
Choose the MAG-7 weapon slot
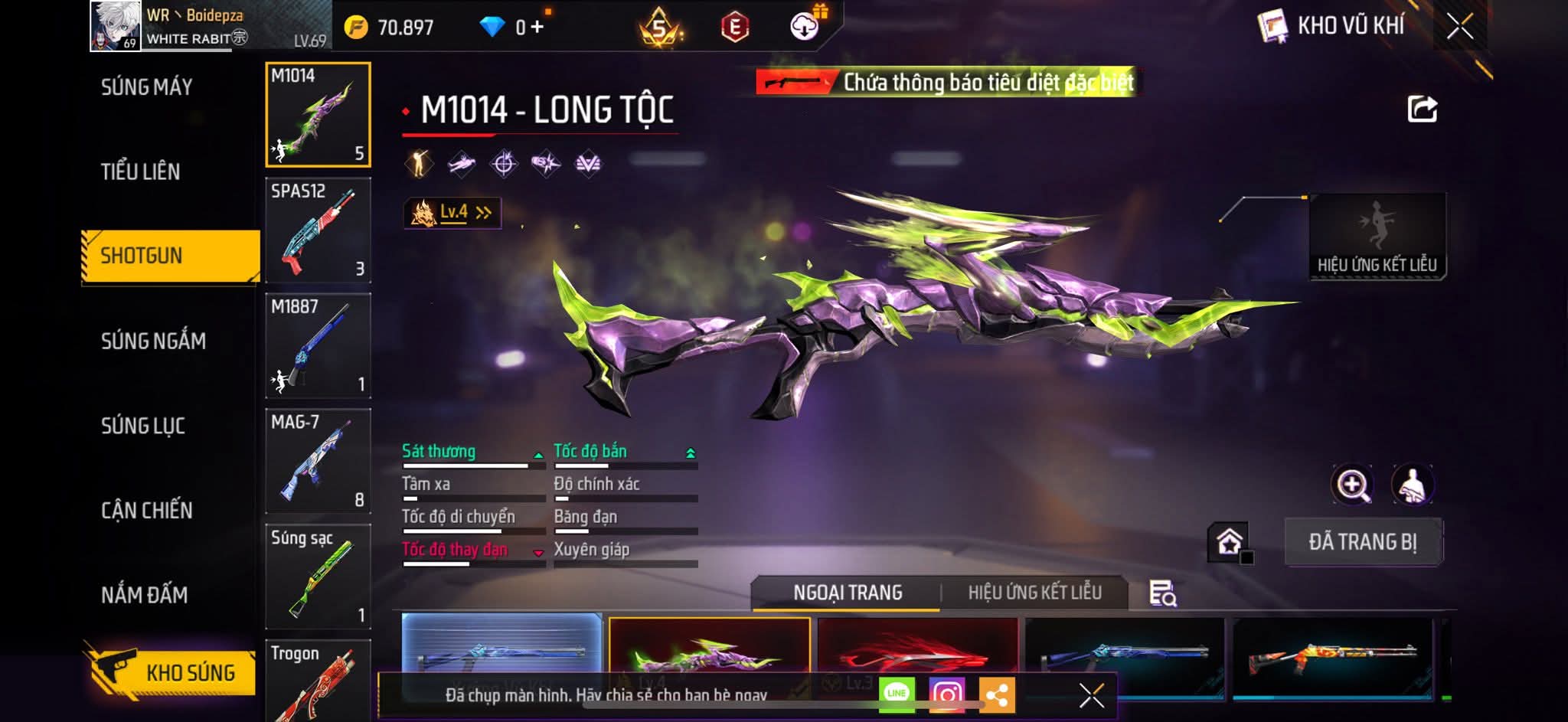click(318, 461)
